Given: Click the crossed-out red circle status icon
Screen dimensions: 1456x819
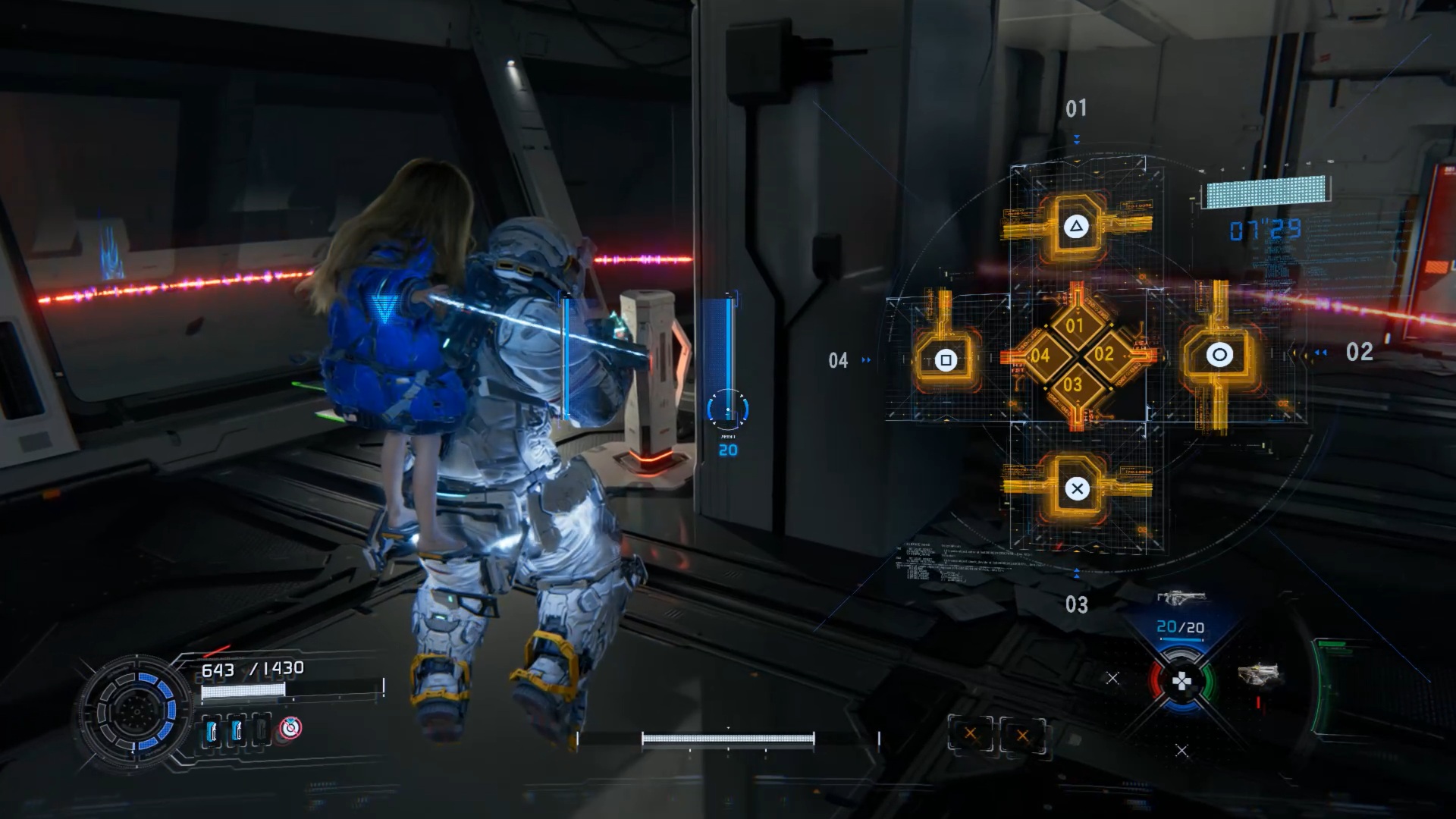Looking at the screenshot, I should click(289, 728).
